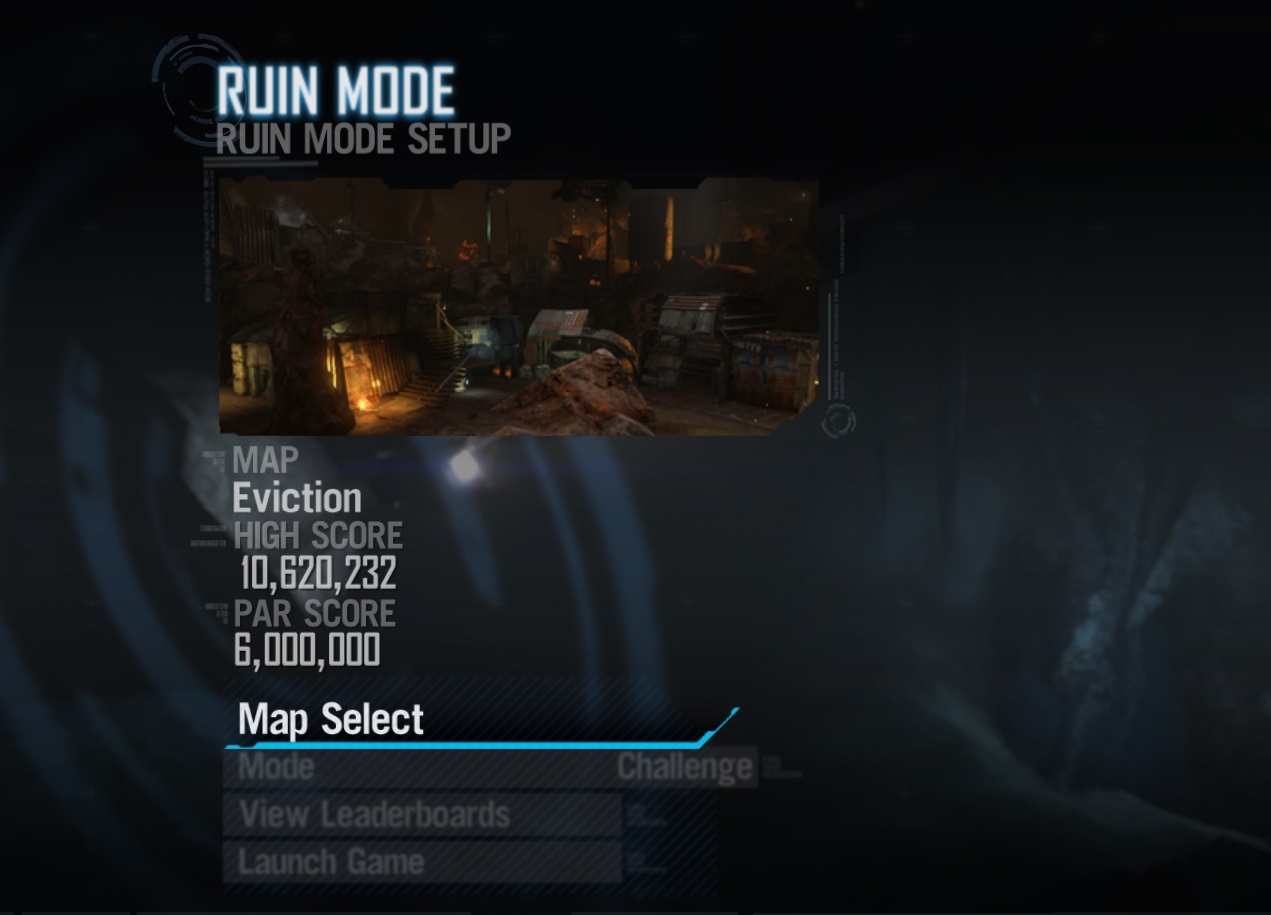Choose Launch Game to start
1271x915 pixels.
[331, 862]
